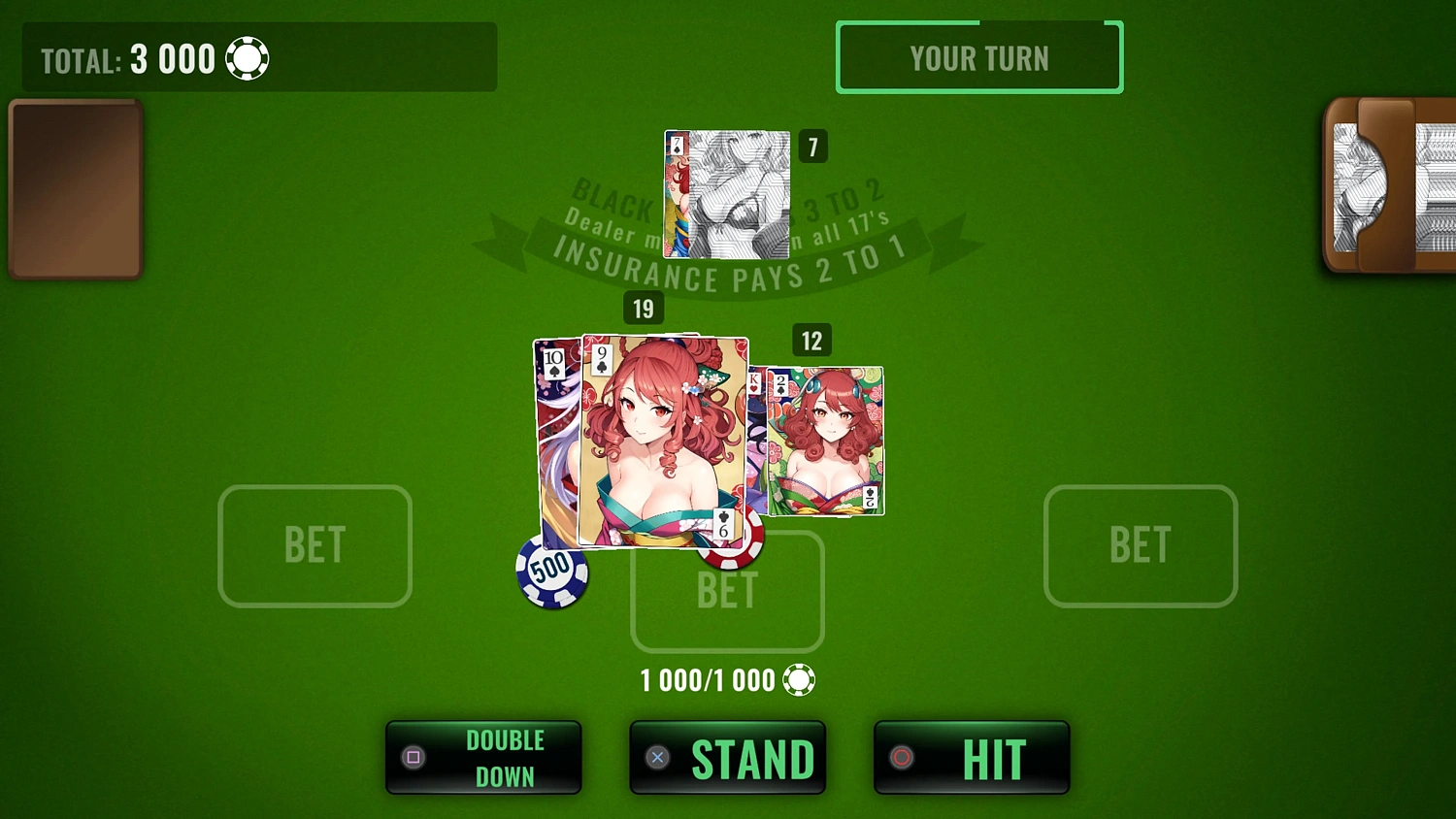The height and width of the screenshot is (819, 1456).
Task: Click the dealer's score badge showing 7
Action: click(x=812, y=147)
